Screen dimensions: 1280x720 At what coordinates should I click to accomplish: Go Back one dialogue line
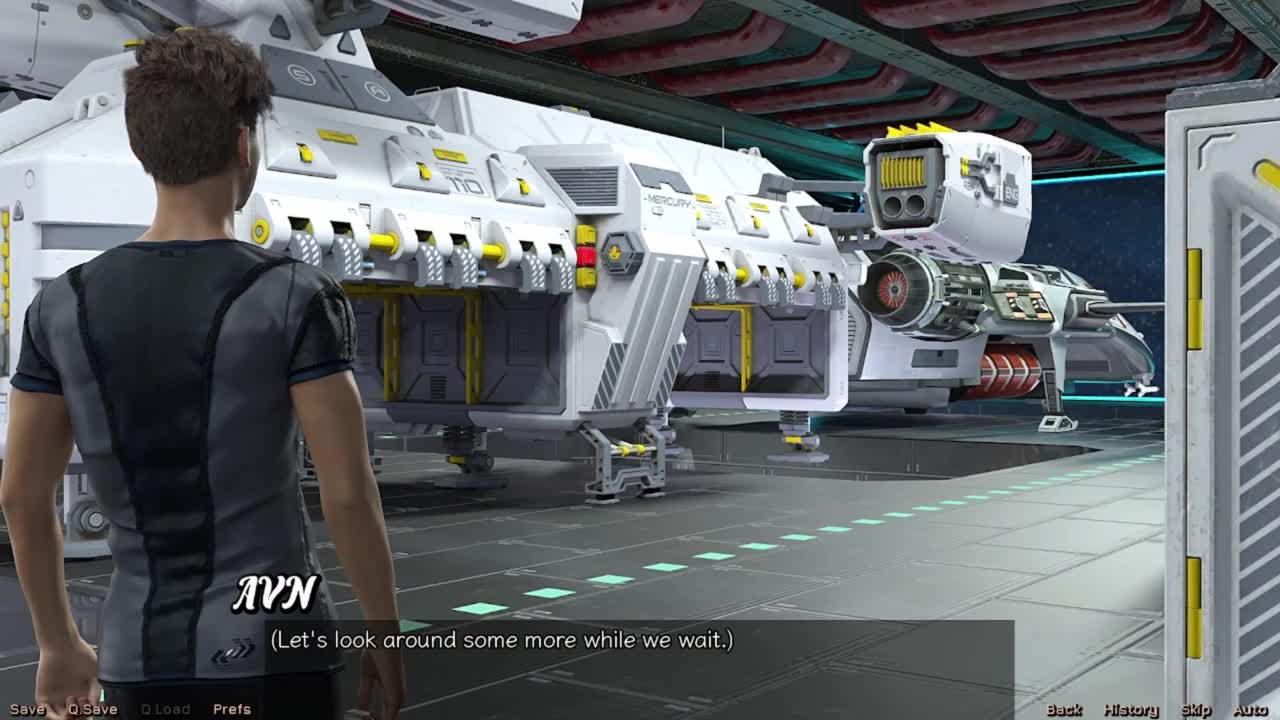click(x=1064, y=709)
